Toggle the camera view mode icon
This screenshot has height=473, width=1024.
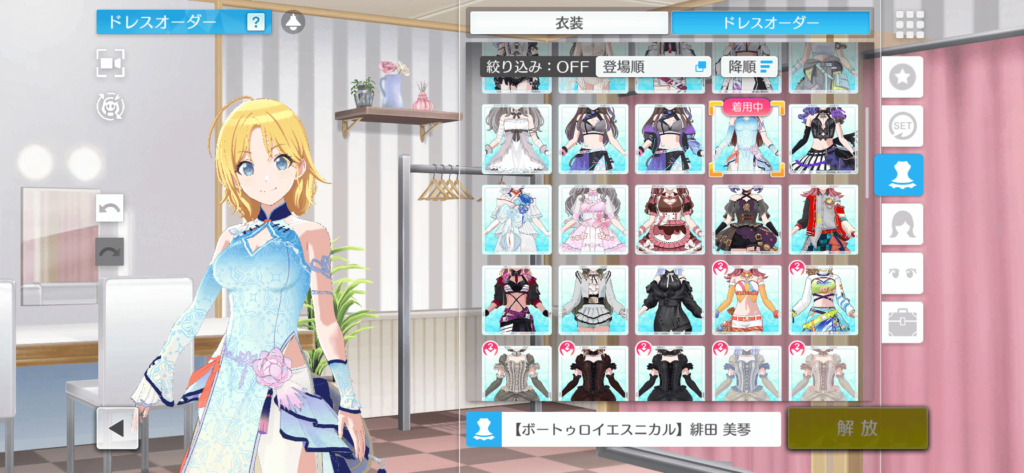point(111,63)
